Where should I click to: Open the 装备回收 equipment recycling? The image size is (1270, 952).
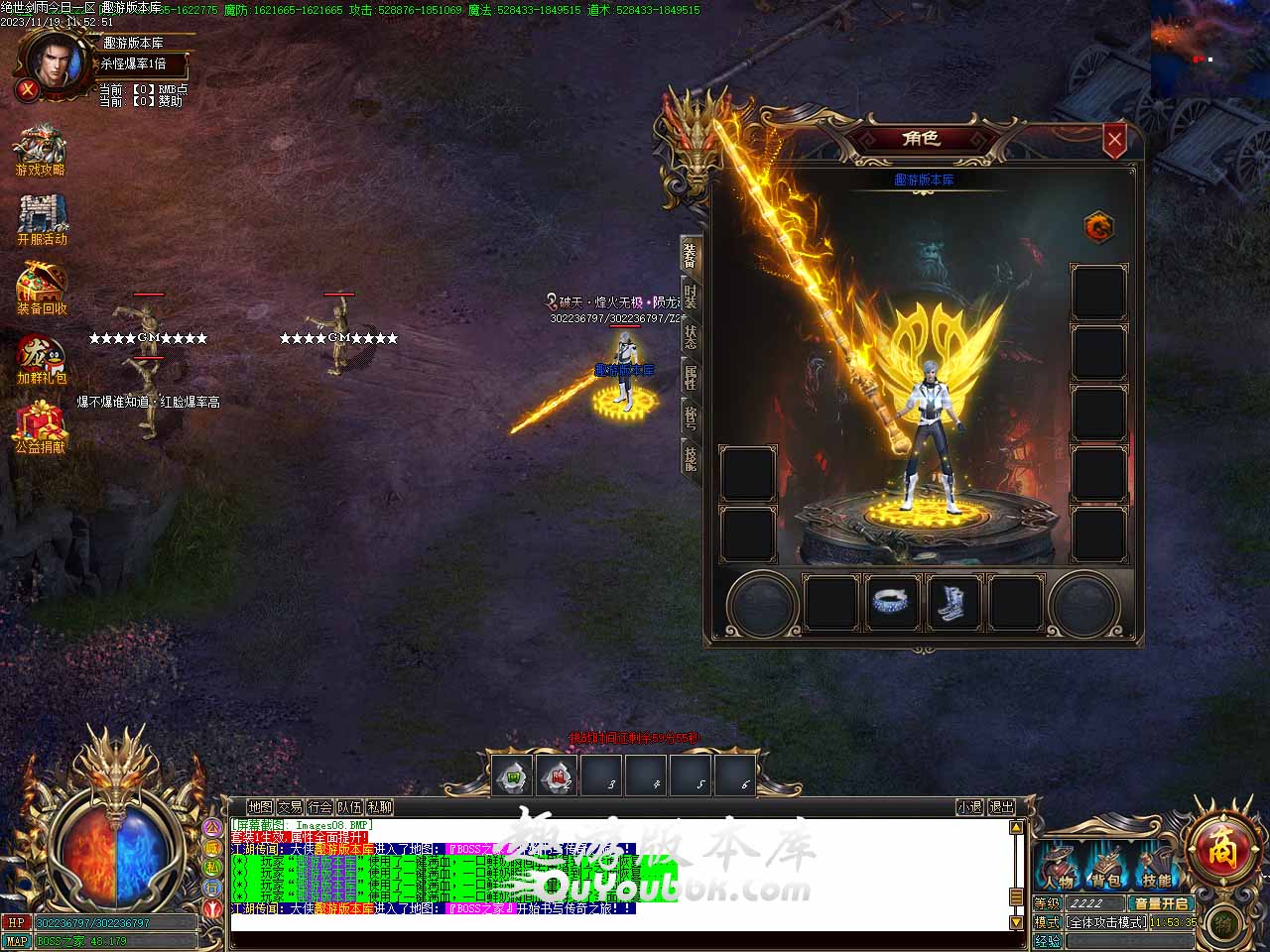[x=42, y=290]
